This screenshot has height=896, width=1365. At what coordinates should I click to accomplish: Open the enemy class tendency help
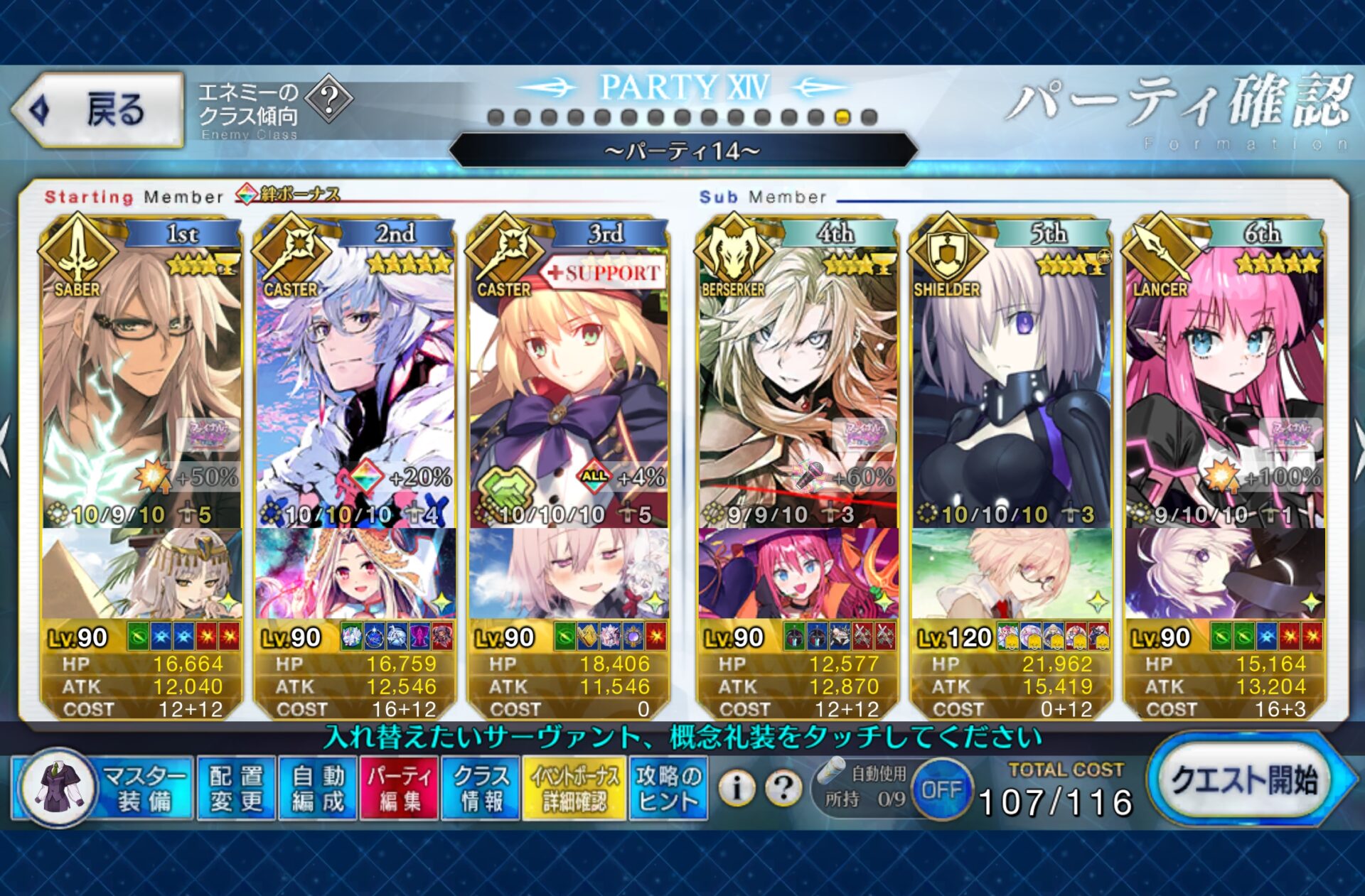pyautogui.click(x=329, y=99)
